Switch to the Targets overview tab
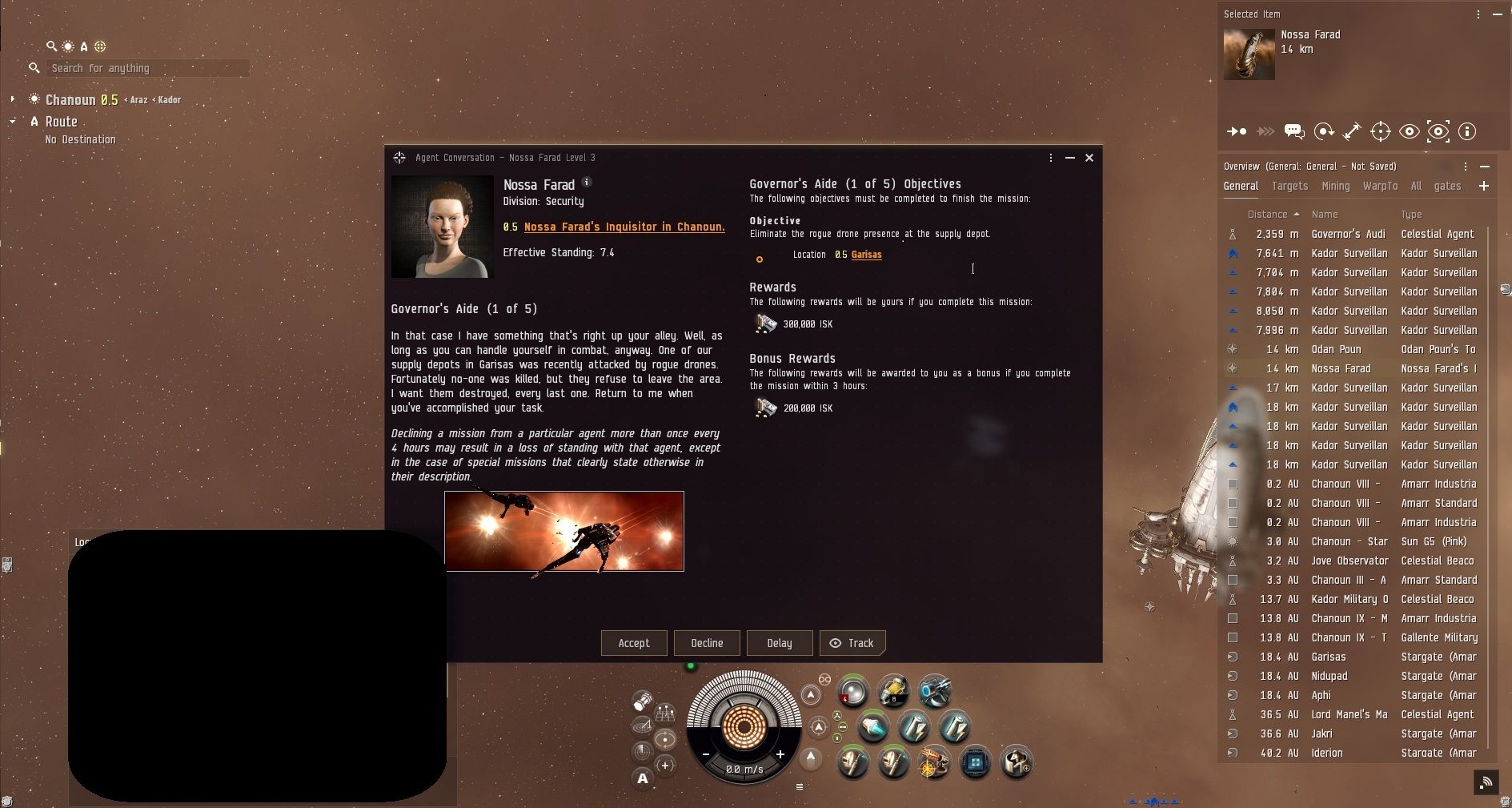The height and width of the screenshot is (808, 1512). [1289, 186]
